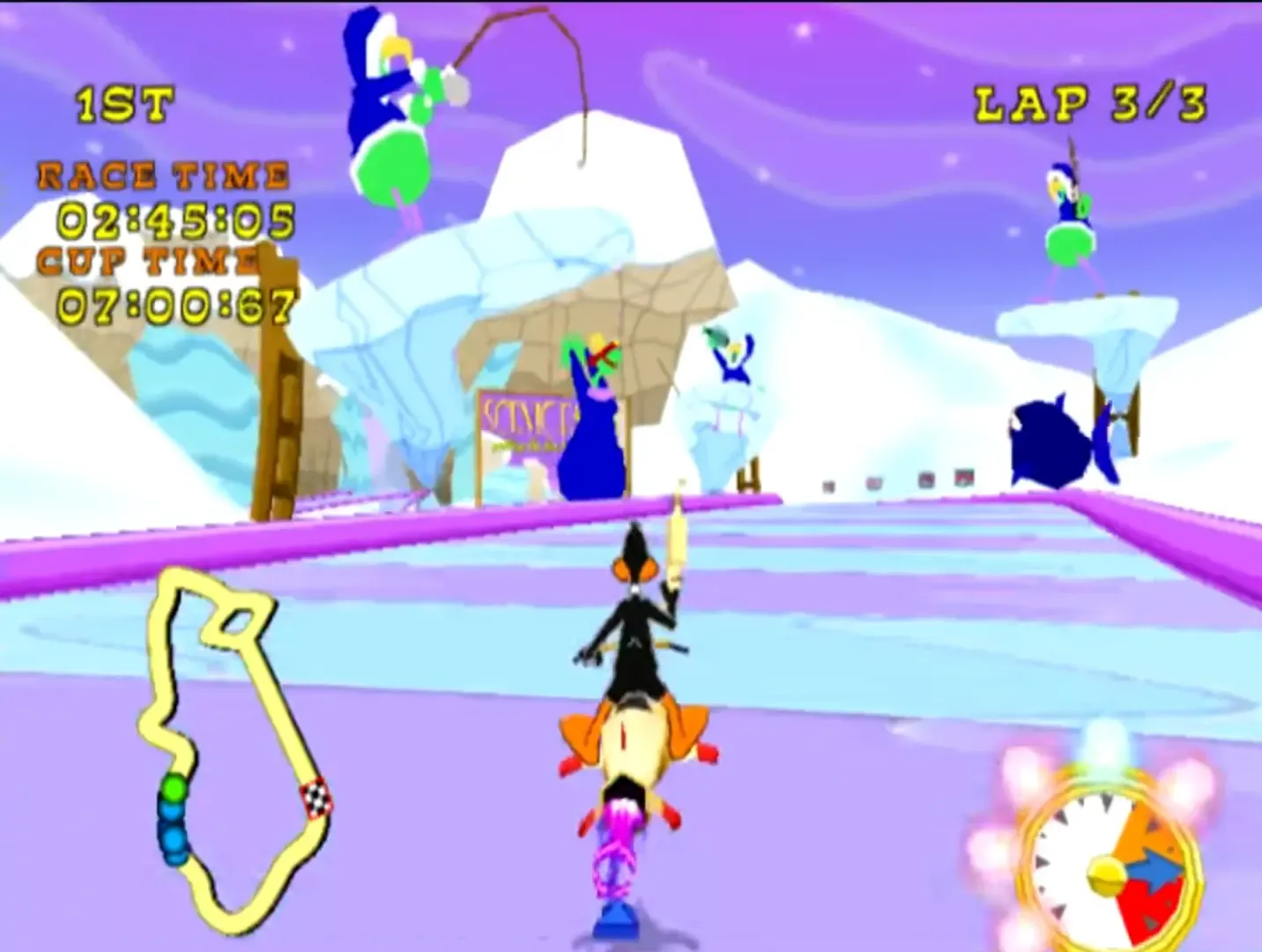Click the pink rocket booster flame
Viewport: 1262px width, 952px height.
click(x=617, y=851)
